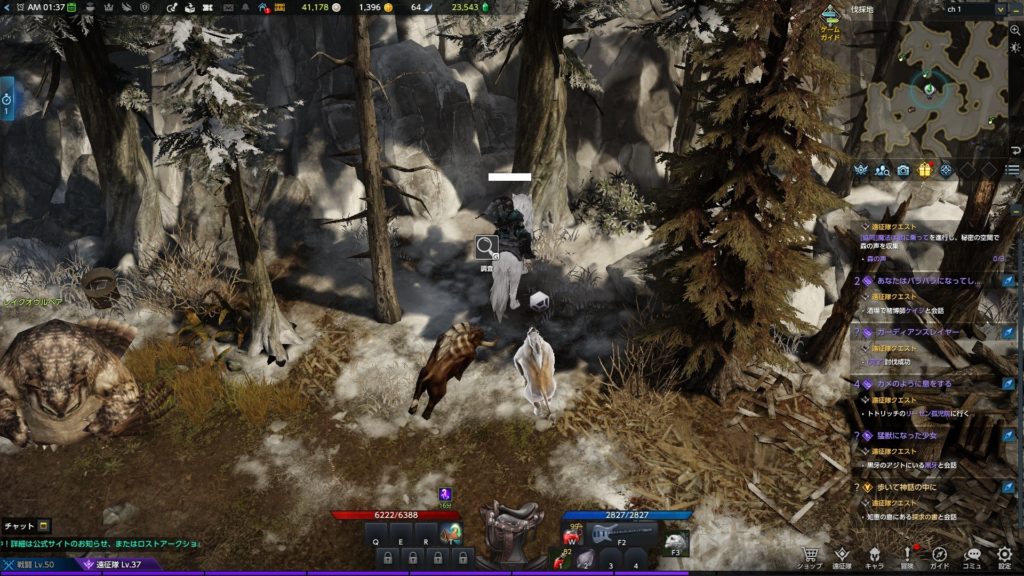This screenshot has height=576, width=1024.
Task: Zoom the minimap with the magnifier button
Action: tap(1015, 31)
